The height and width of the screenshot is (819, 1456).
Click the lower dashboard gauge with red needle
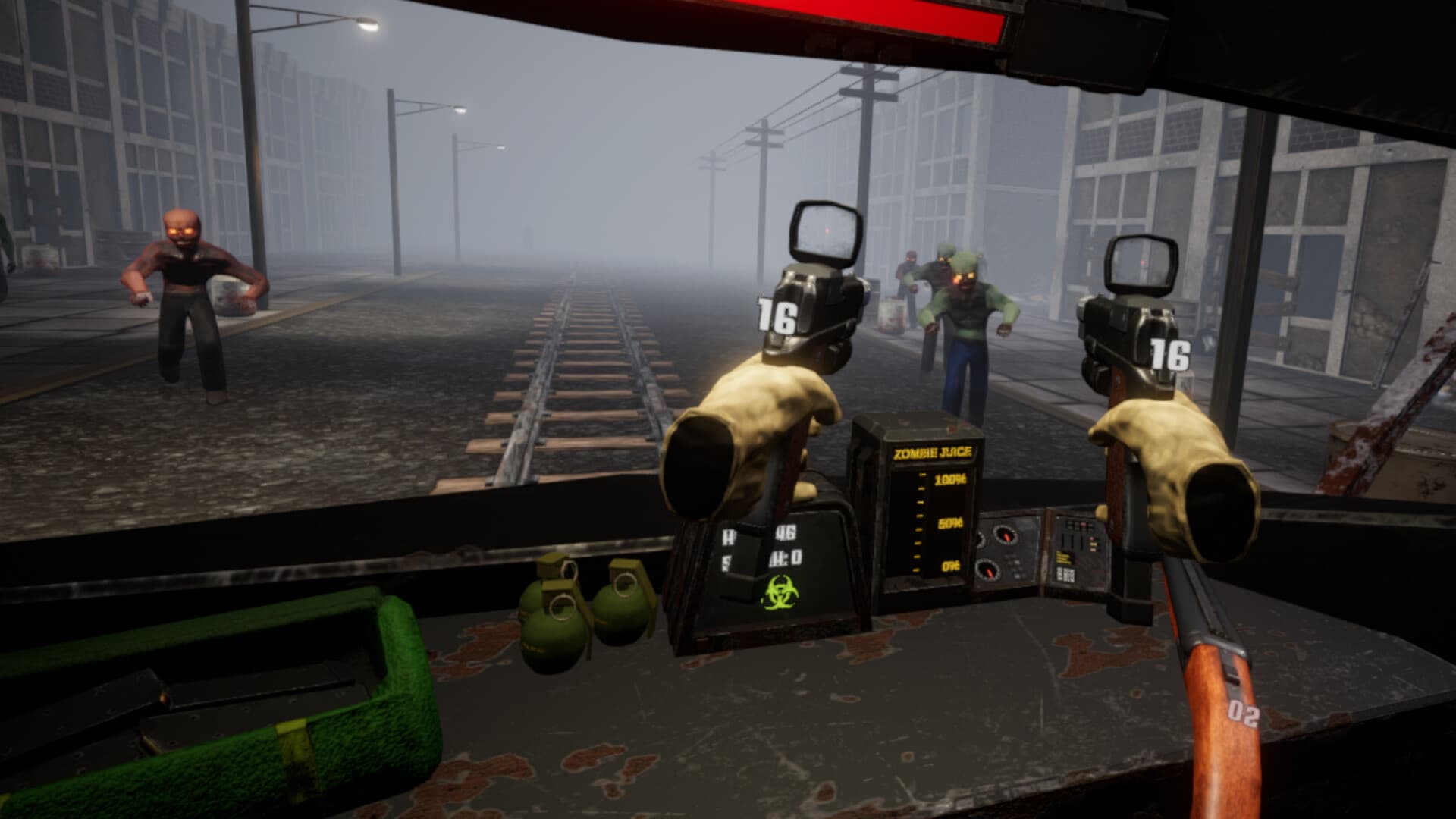click(x=989, y=571)
